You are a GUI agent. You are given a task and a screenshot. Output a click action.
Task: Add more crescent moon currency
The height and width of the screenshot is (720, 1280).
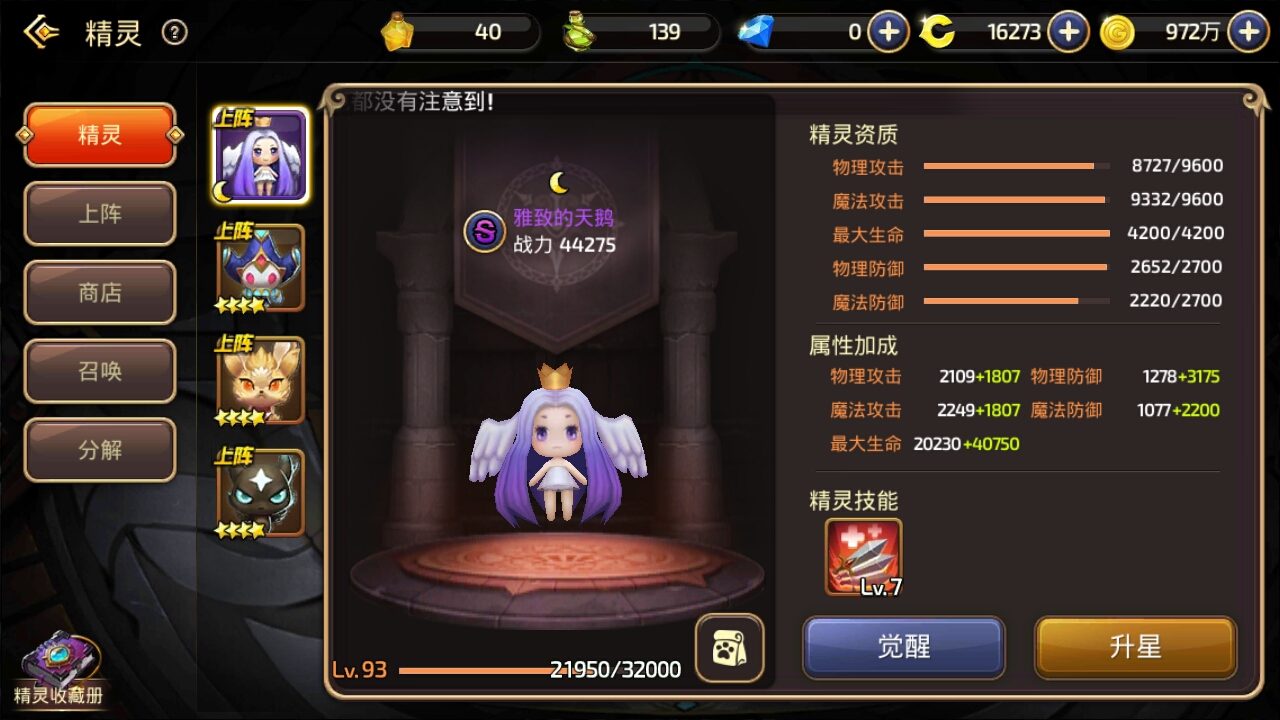point(1068,32)
